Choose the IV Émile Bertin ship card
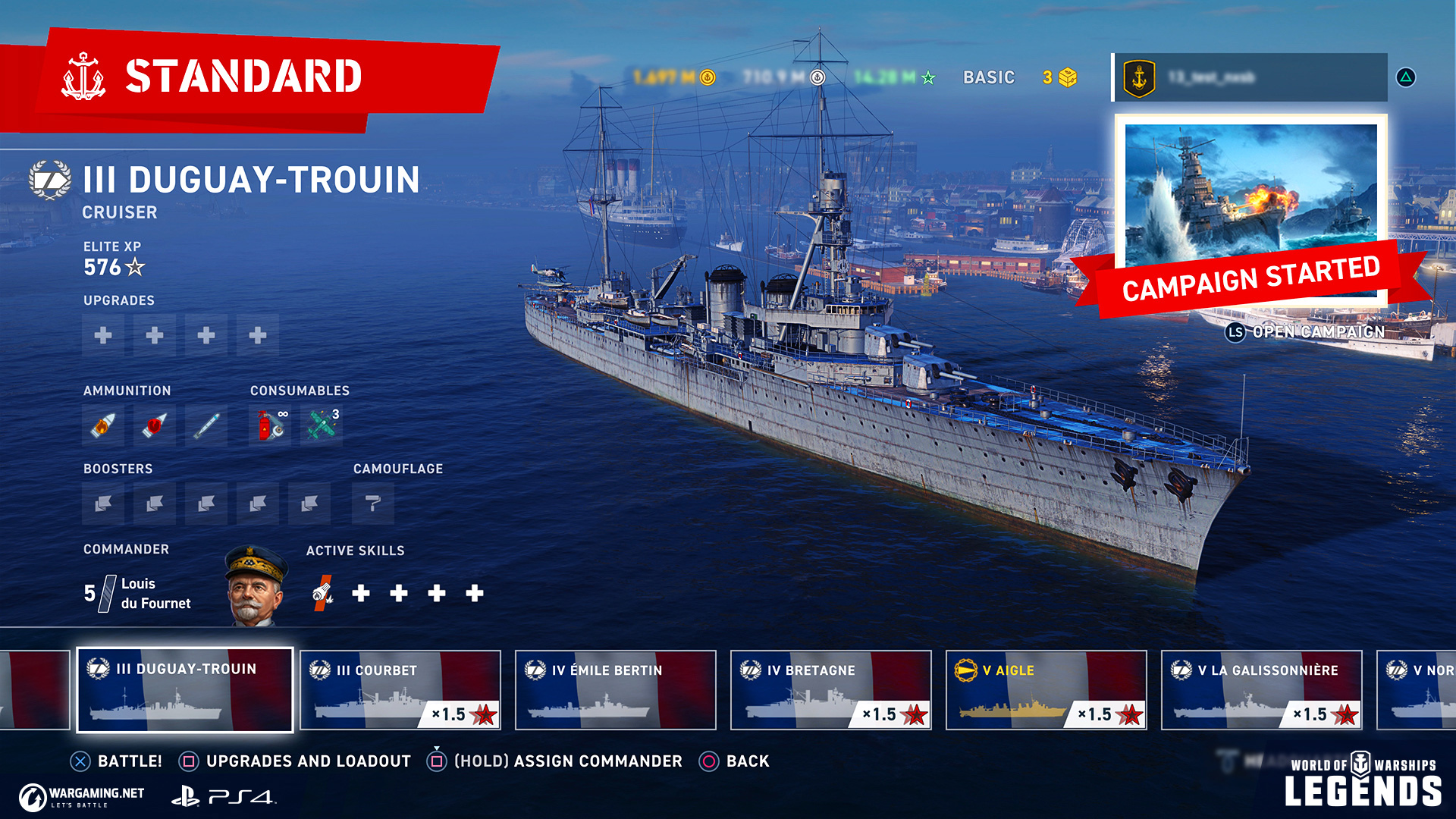The width and height of the screenshot is (1456, 819). tap(615, 690)
